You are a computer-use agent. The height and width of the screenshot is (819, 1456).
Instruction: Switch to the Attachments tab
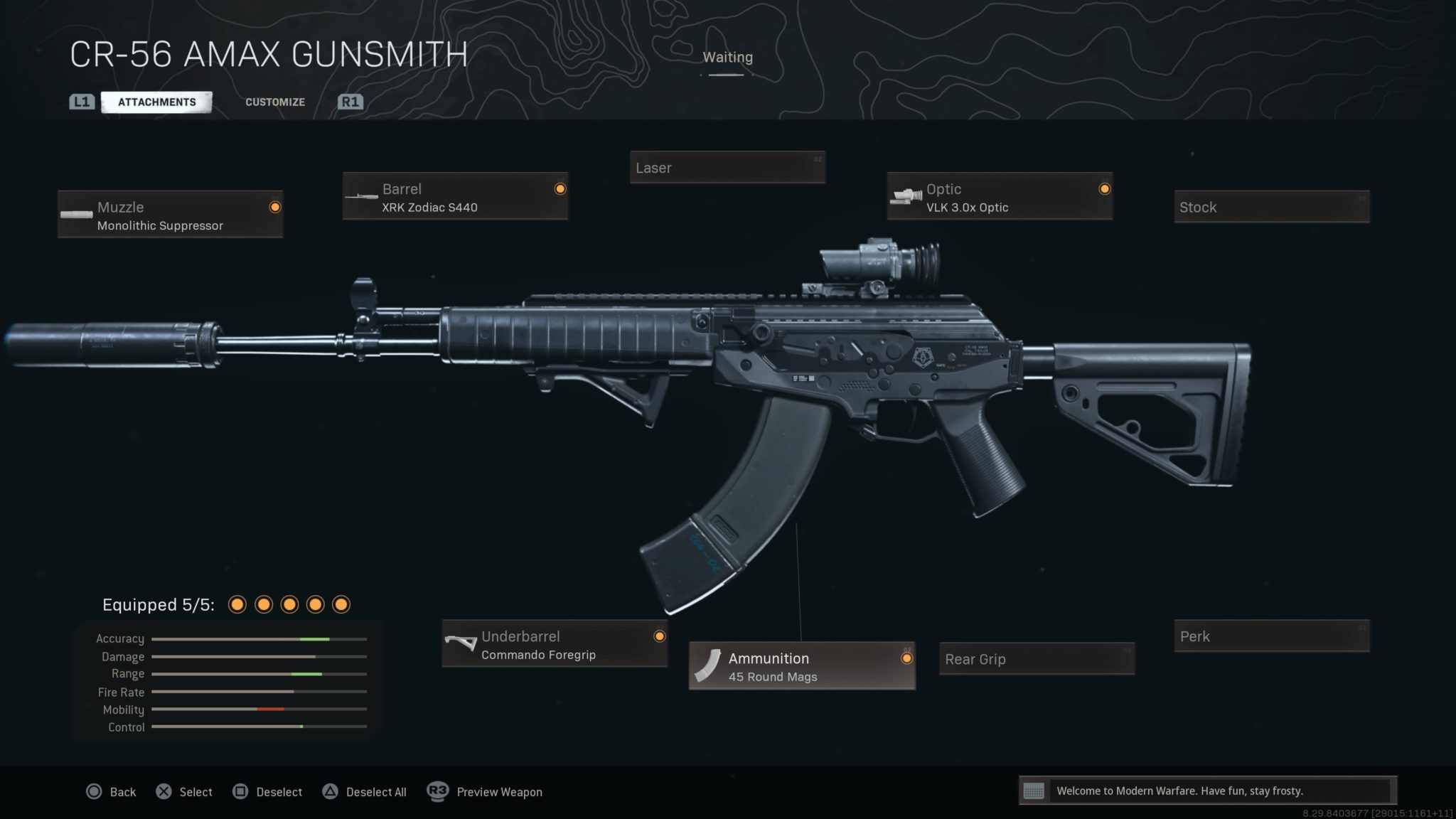(x=155, y=101)
